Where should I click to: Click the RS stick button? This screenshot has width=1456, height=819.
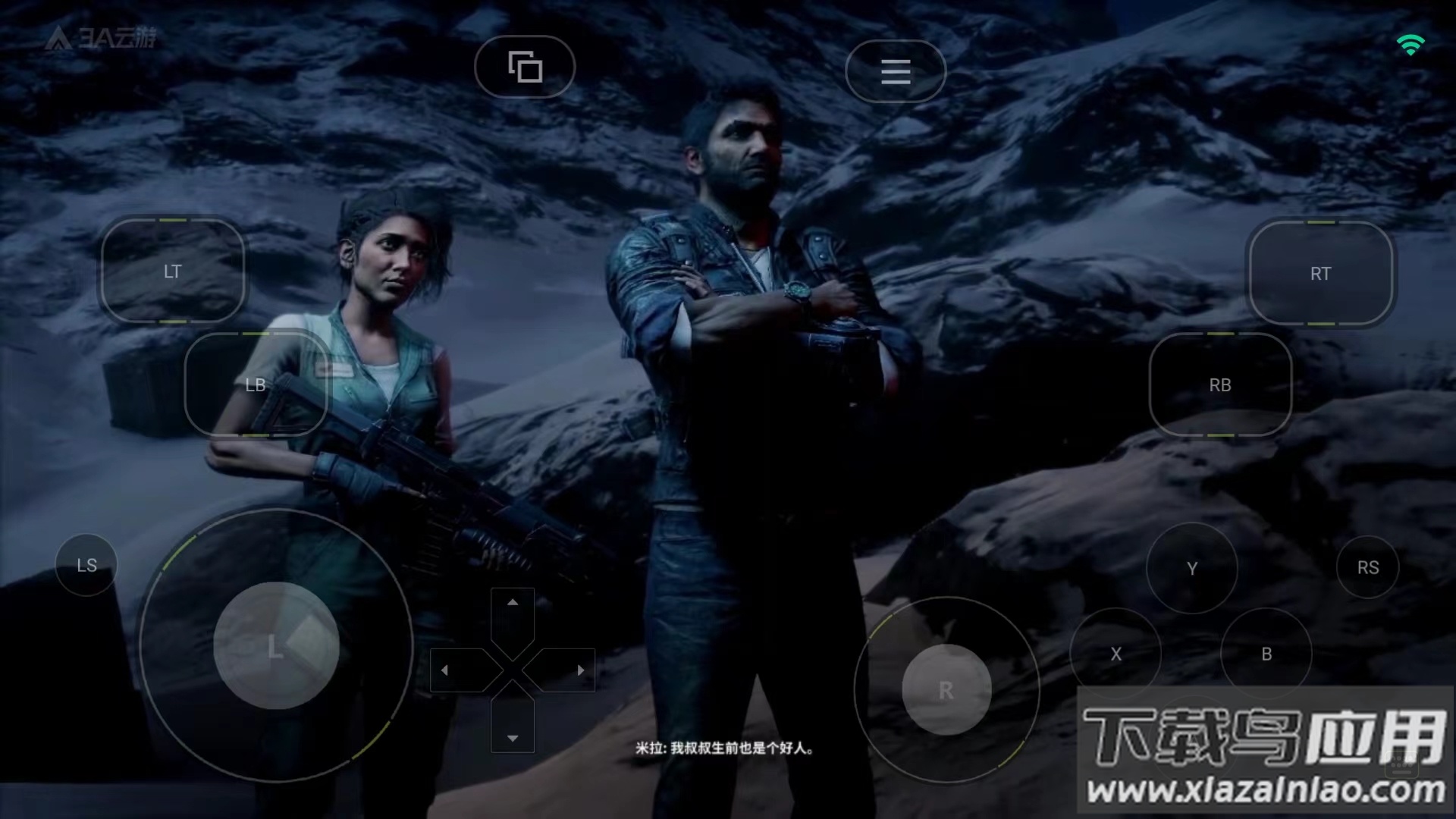[1368, 567]
